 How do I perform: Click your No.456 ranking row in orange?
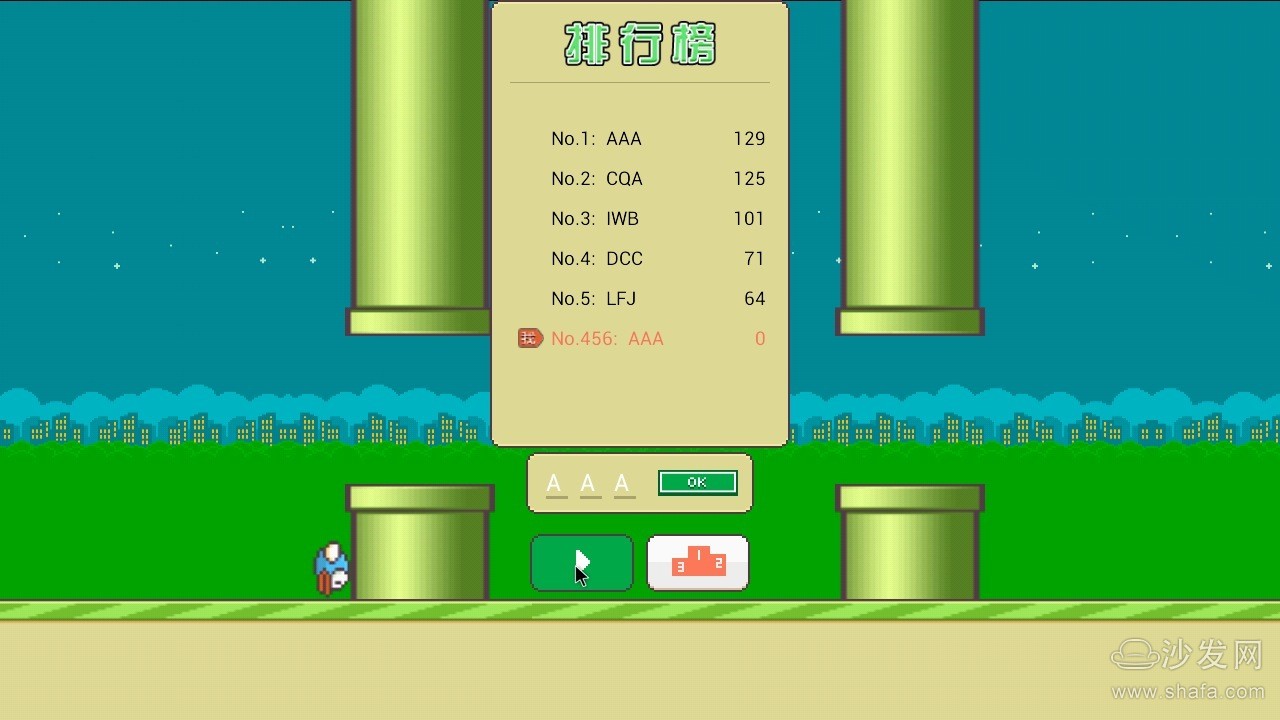[x=606, y=338]
